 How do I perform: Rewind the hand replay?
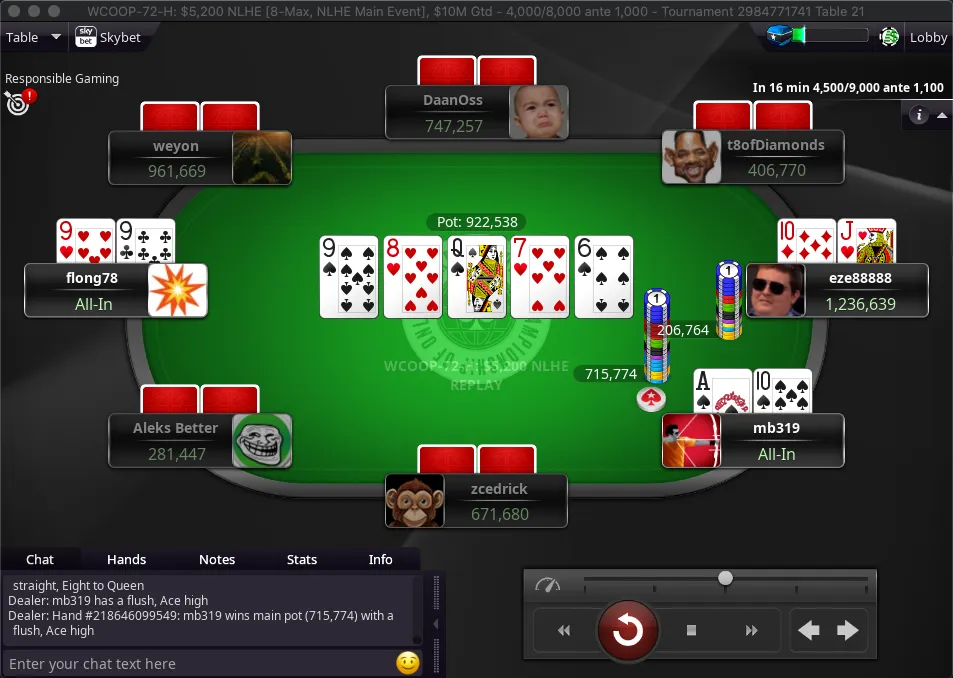pyautogui.click(x=564, y=630)
